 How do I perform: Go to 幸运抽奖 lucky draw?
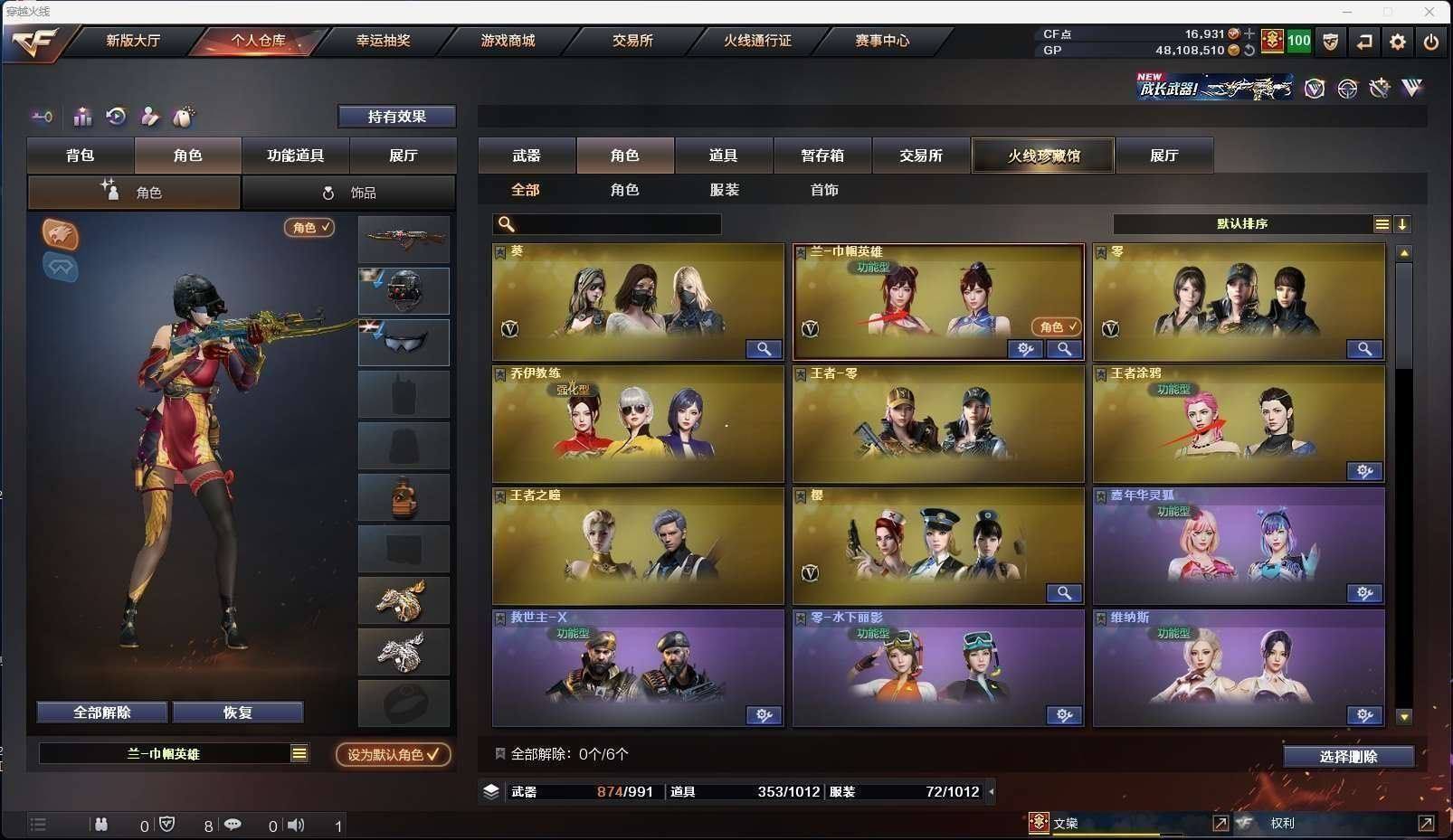[x=383, y=41]
